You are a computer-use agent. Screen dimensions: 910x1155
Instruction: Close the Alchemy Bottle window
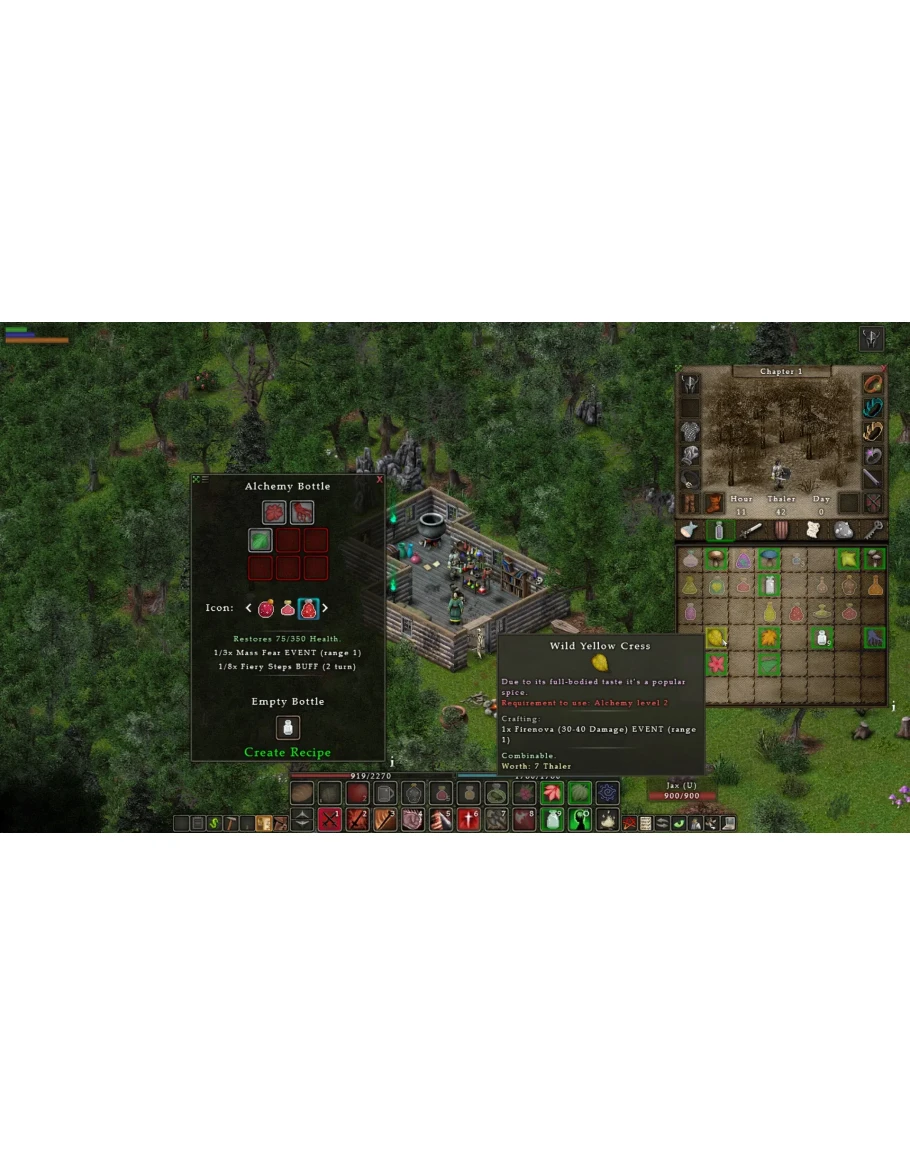point(380,480)
